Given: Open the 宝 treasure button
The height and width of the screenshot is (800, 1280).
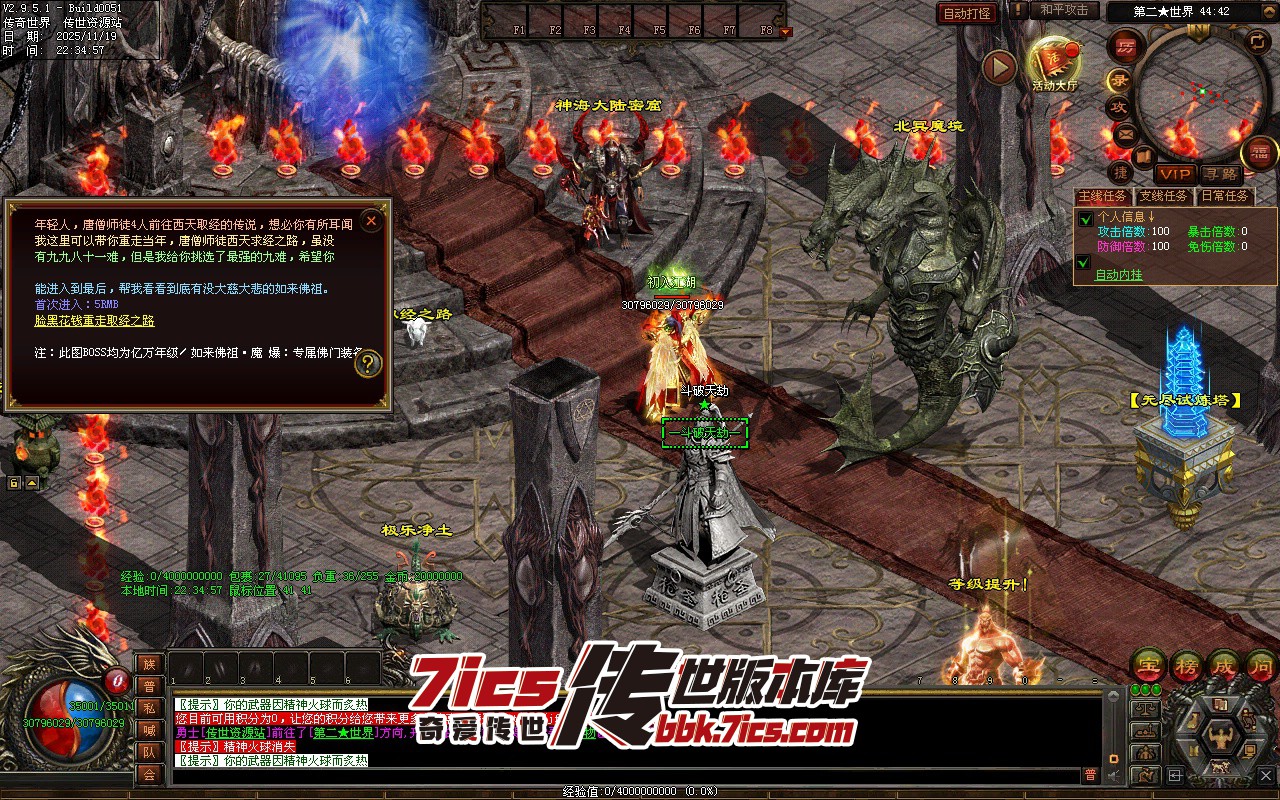Looking at the screenshot, I should click(x=1147, y=664).
